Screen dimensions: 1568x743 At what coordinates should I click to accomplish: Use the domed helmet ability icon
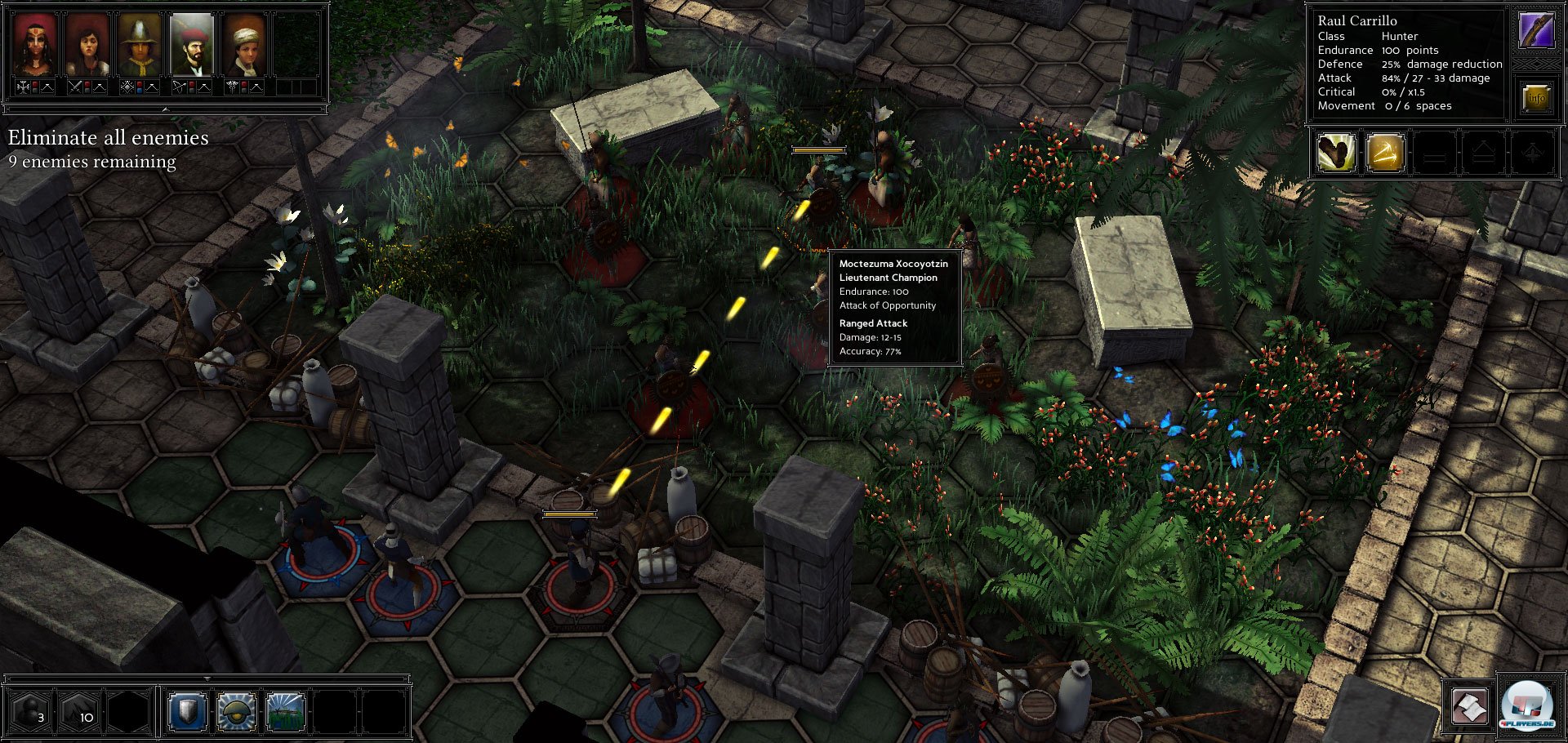click(x=237, y=712)
